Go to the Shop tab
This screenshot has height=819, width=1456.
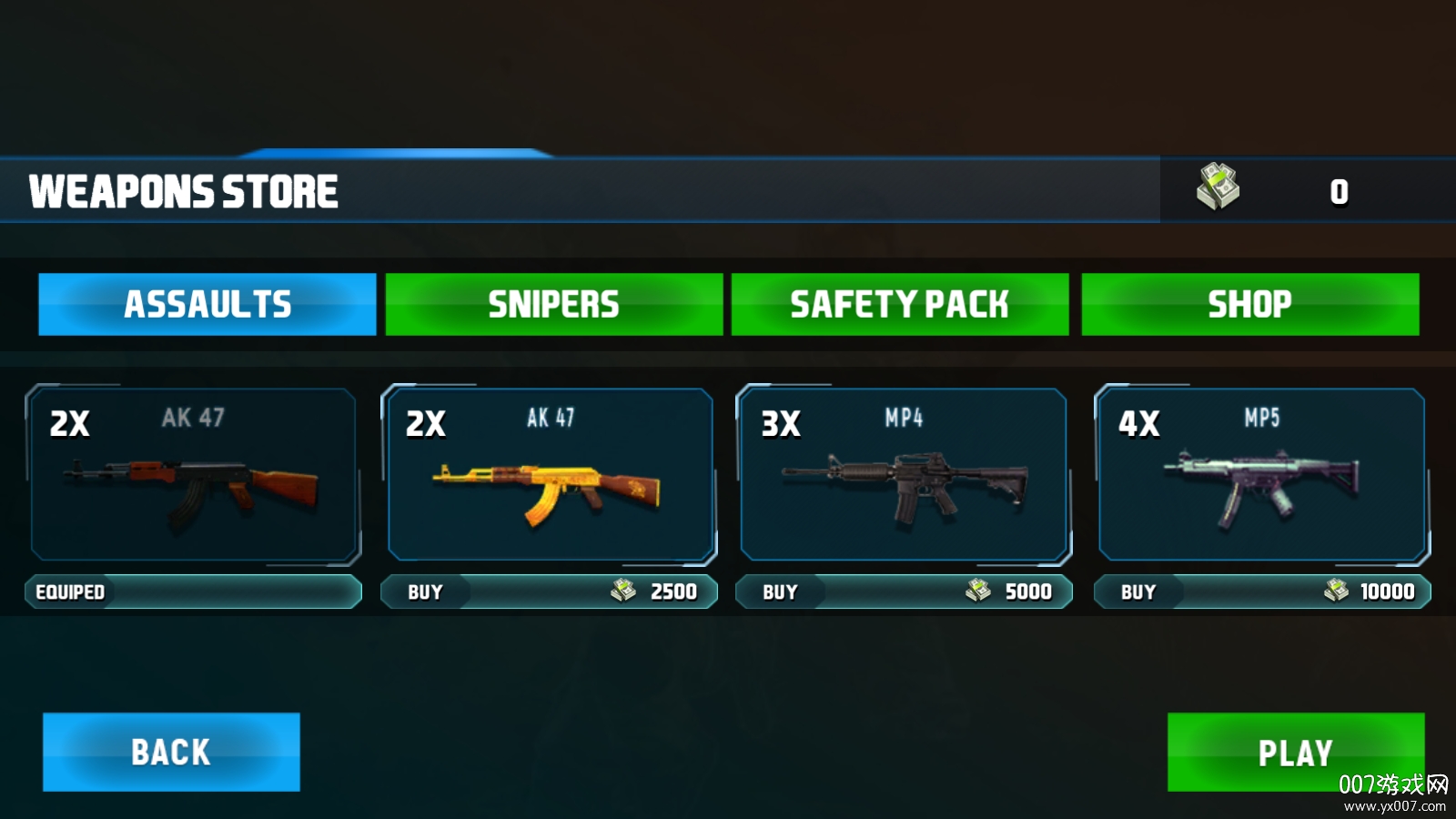click(1249, 304)
